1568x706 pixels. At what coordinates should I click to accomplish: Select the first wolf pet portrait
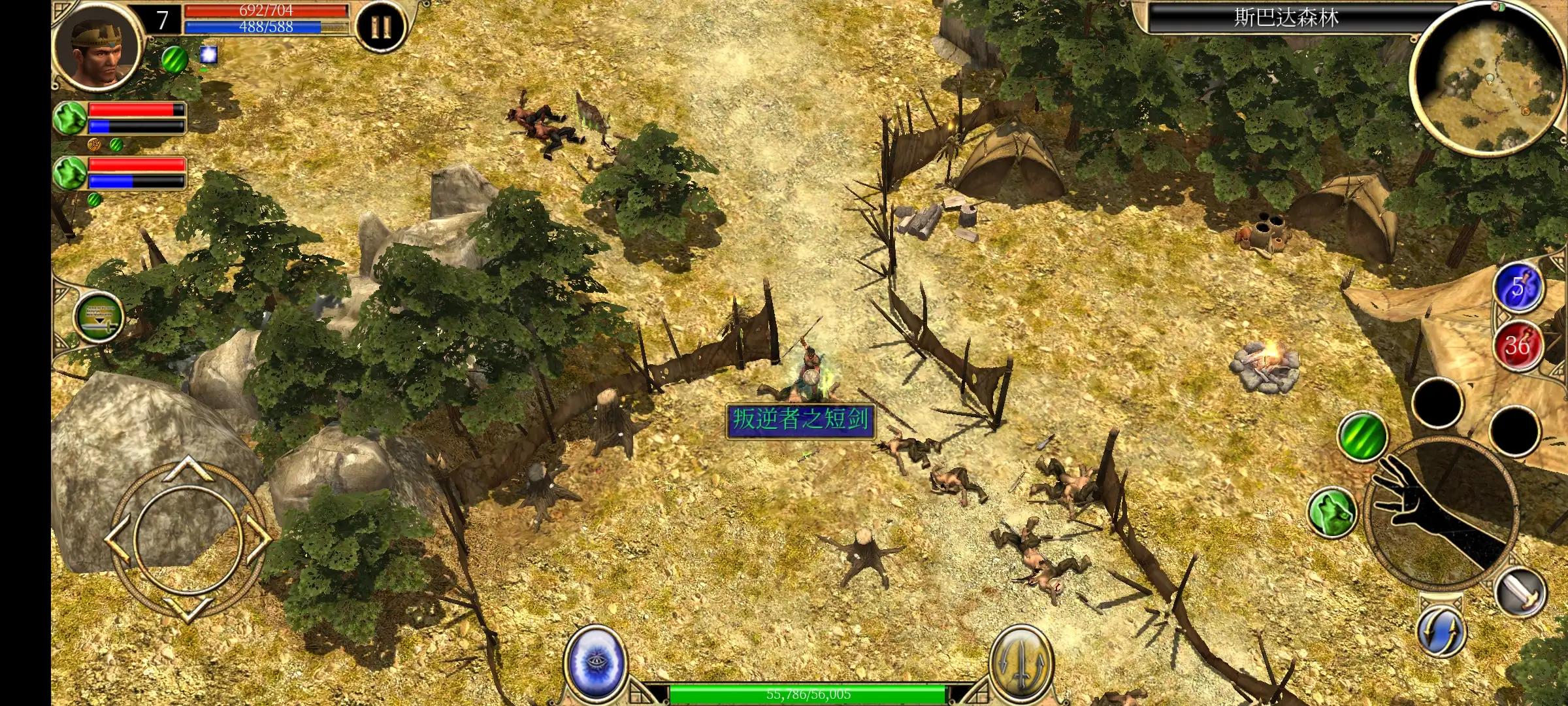pyautogui.click(x=71, y=118)
